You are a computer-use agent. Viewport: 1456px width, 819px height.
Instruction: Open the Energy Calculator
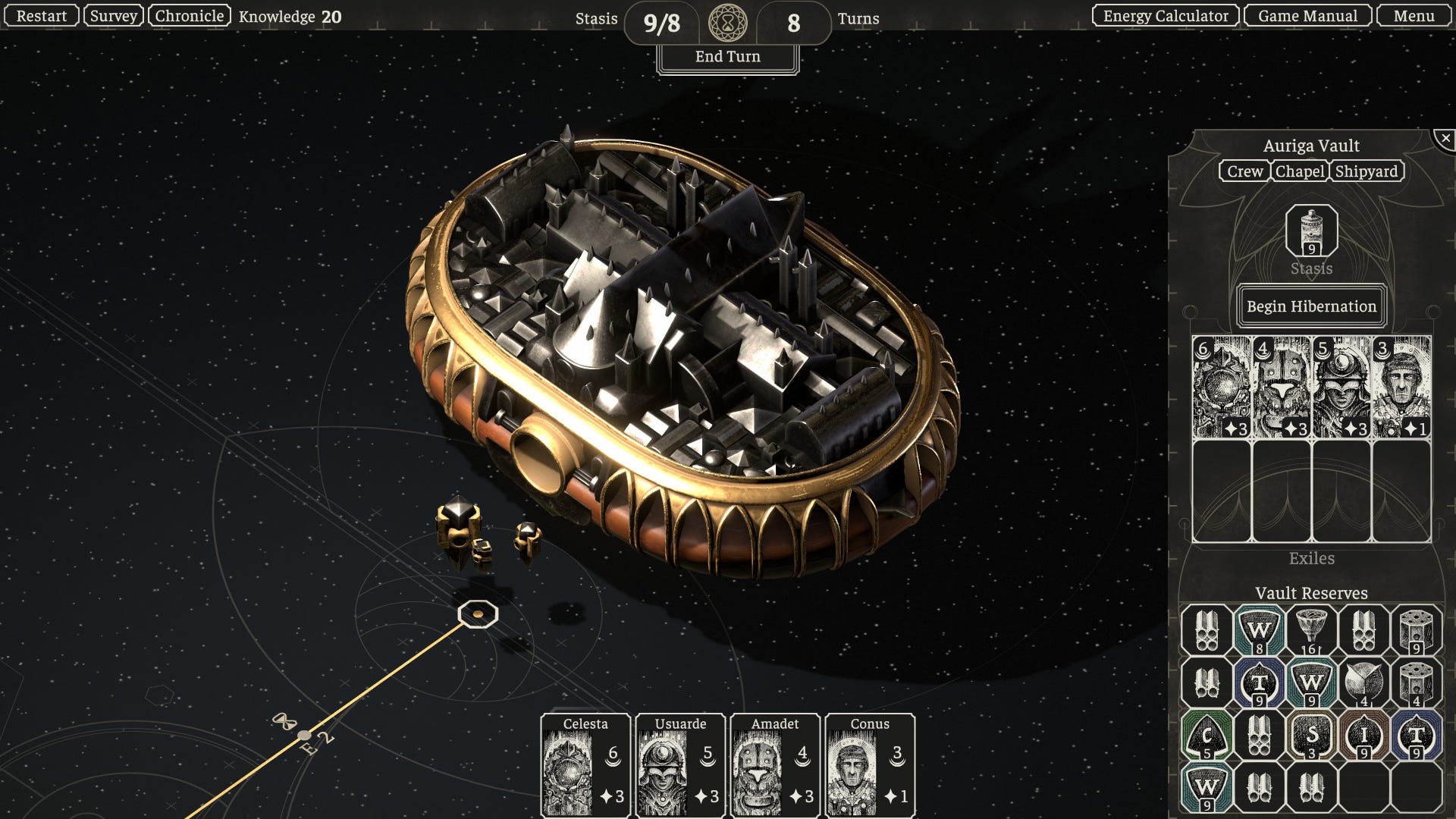[x=1166, y=16]
